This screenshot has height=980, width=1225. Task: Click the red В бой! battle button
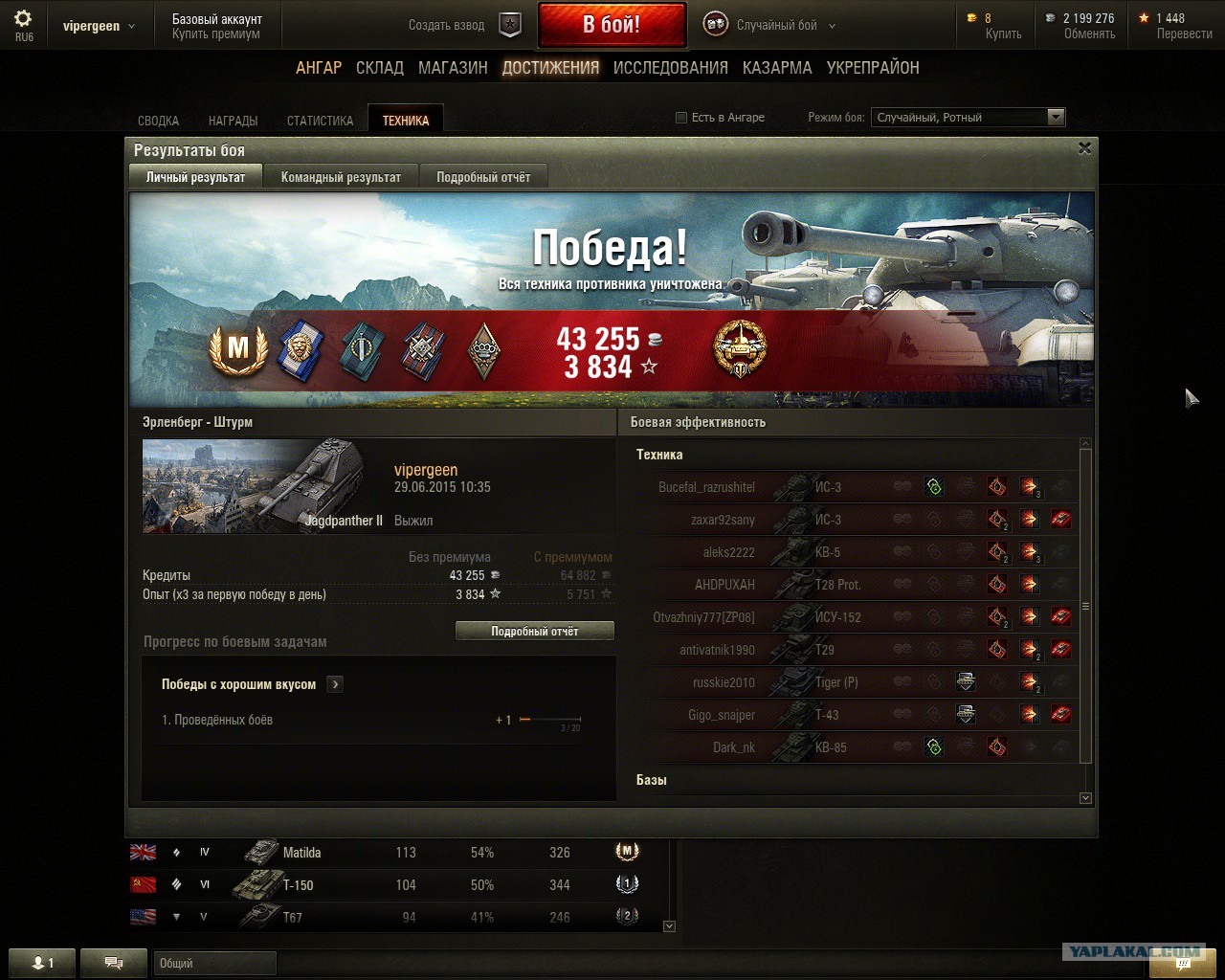(612, 25)
